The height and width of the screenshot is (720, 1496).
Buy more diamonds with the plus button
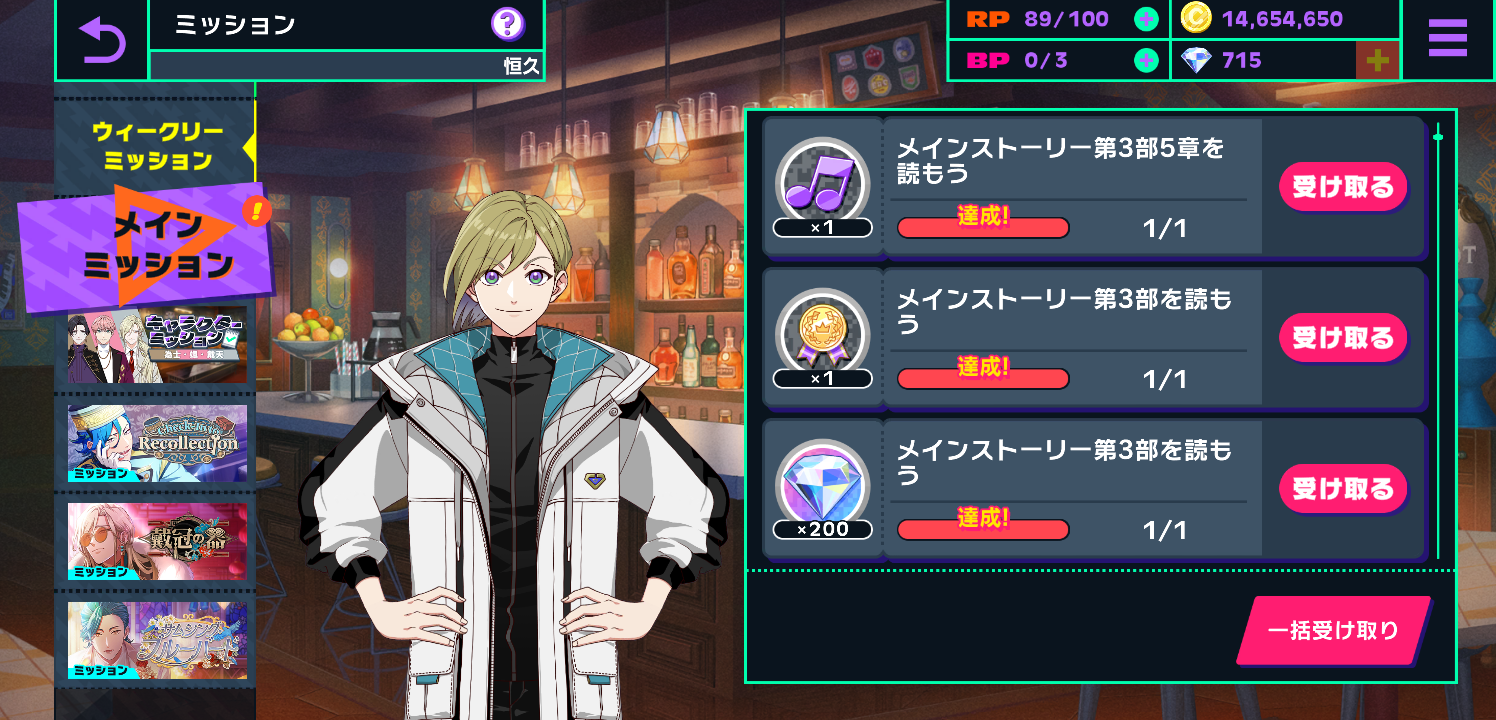(1377, 61)
